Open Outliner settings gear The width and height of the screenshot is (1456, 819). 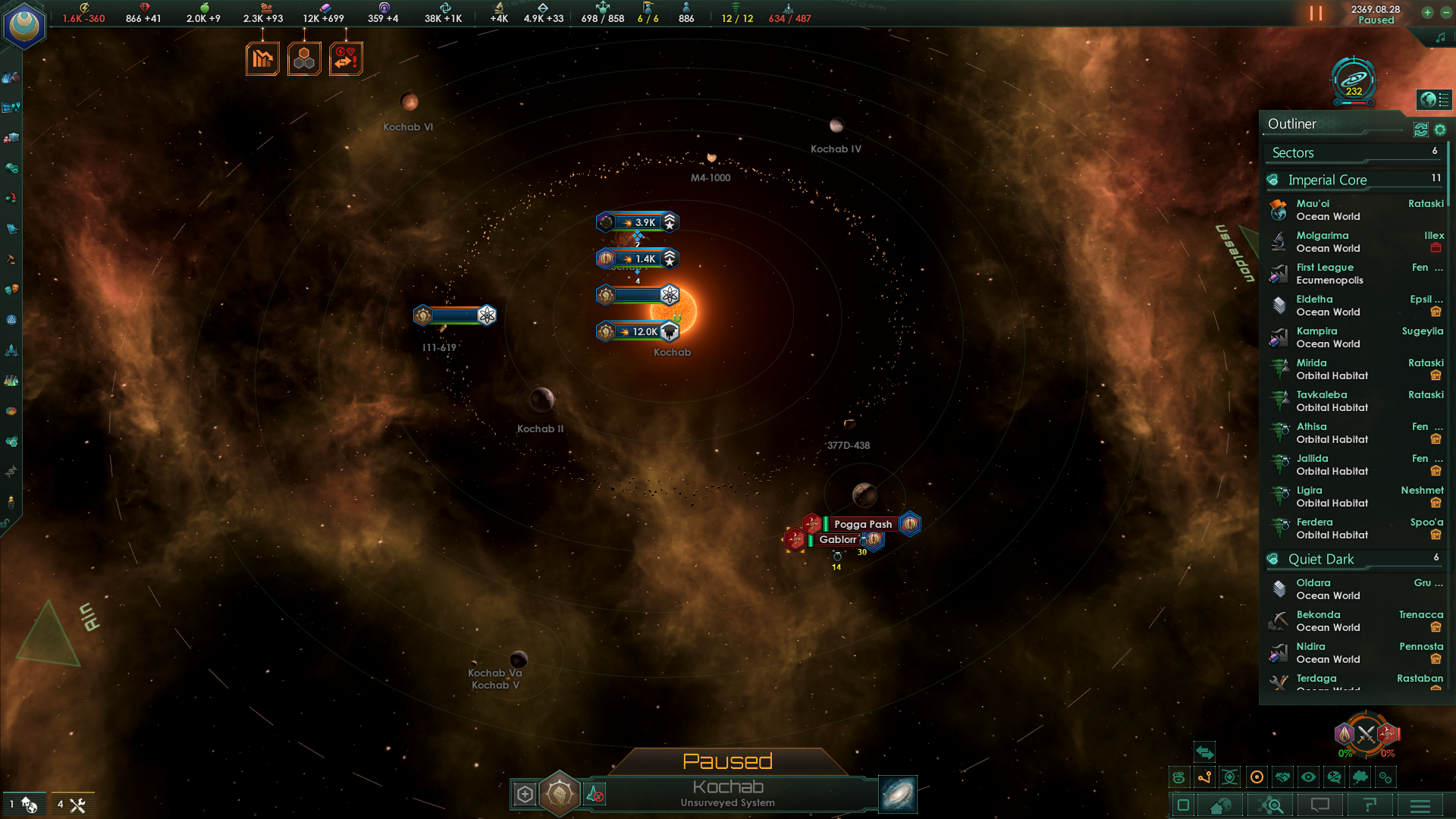point(1440,130)
